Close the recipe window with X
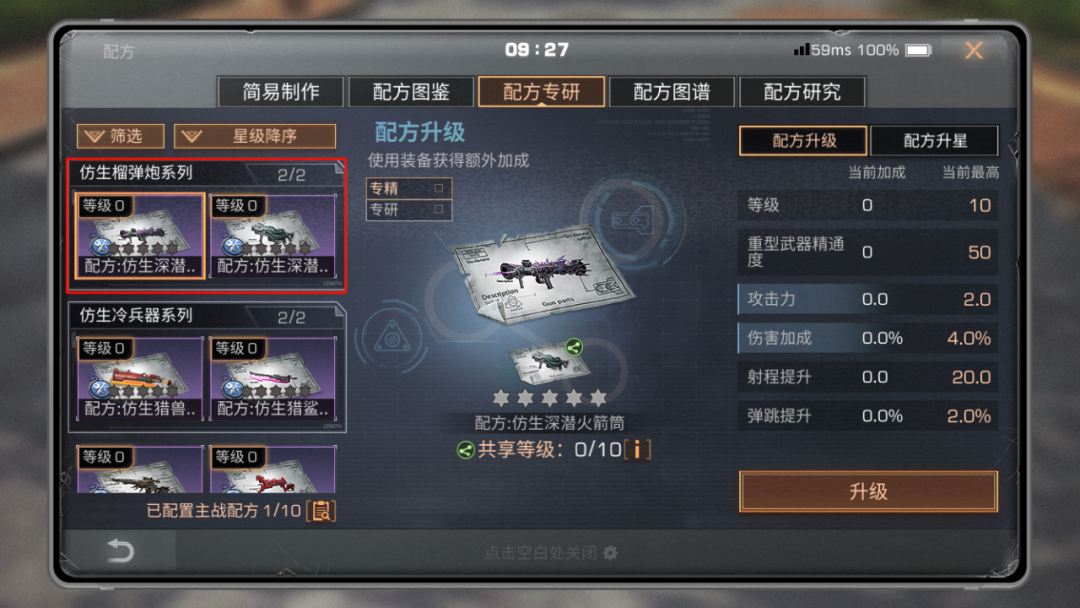This screenshot has width=1080, height=608. tap(973, 50)
